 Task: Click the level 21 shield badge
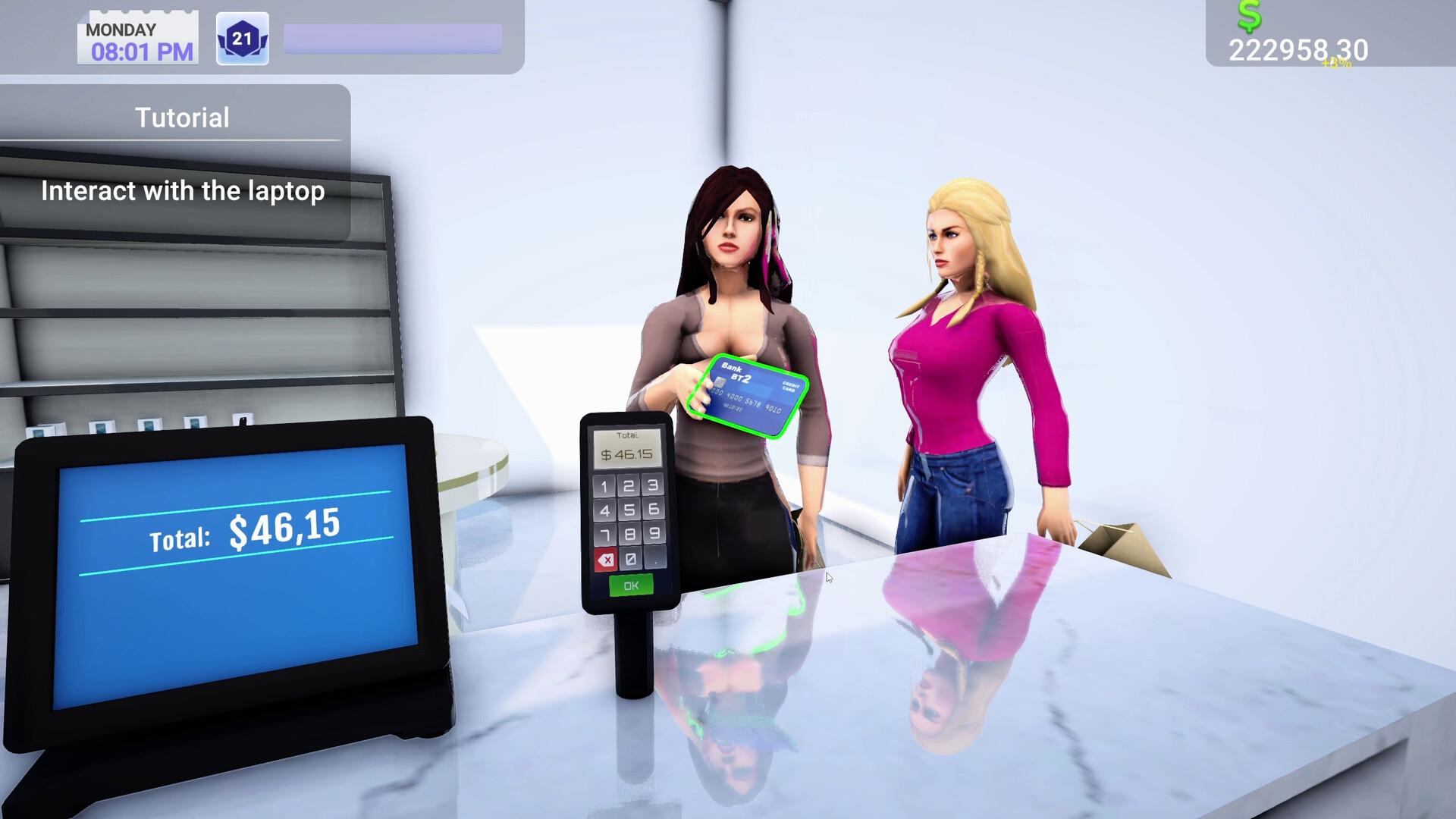pos(242,37)
